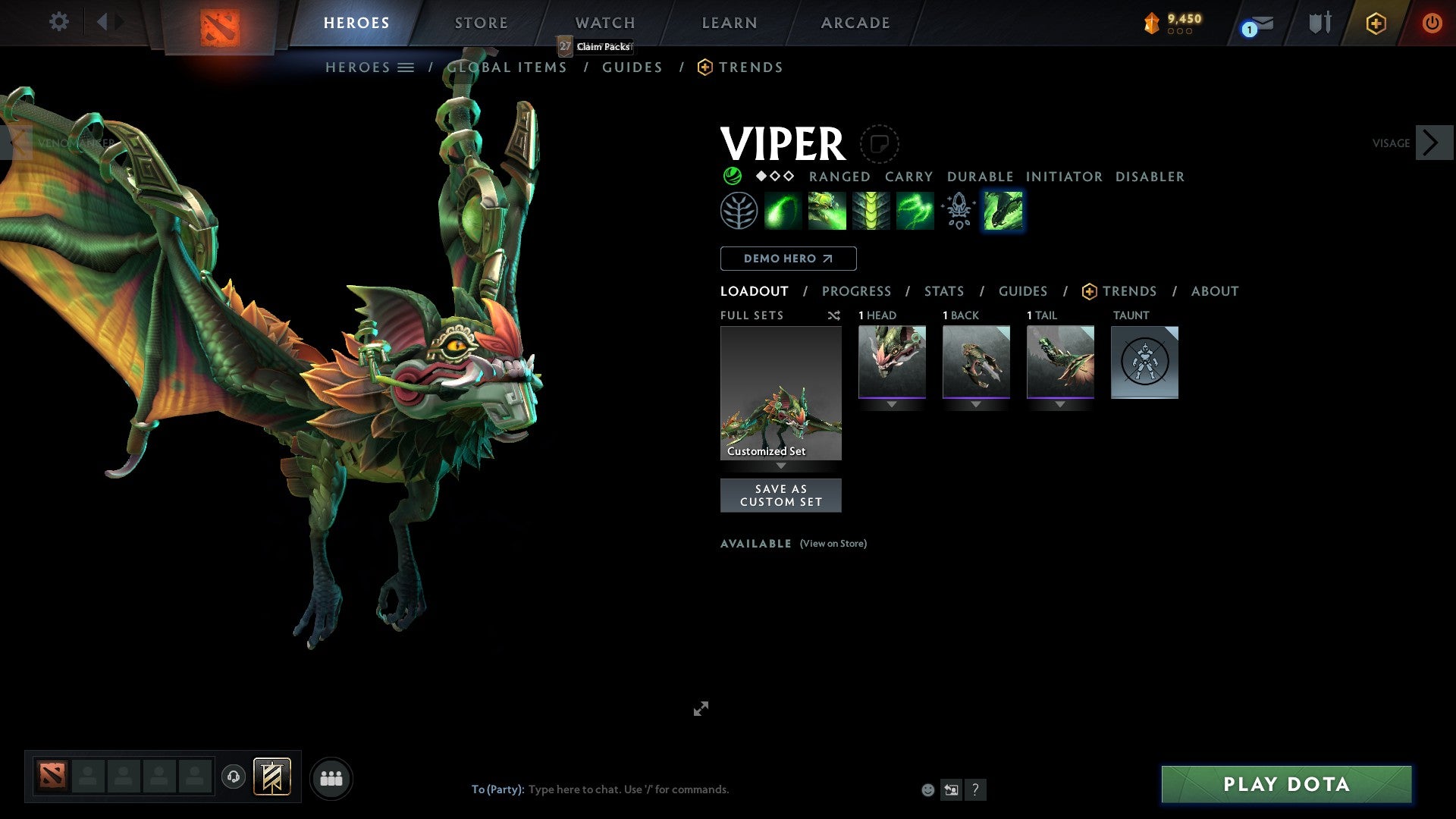Expand the dropdown arrow under the HEAD item

[x=892, y=405]
